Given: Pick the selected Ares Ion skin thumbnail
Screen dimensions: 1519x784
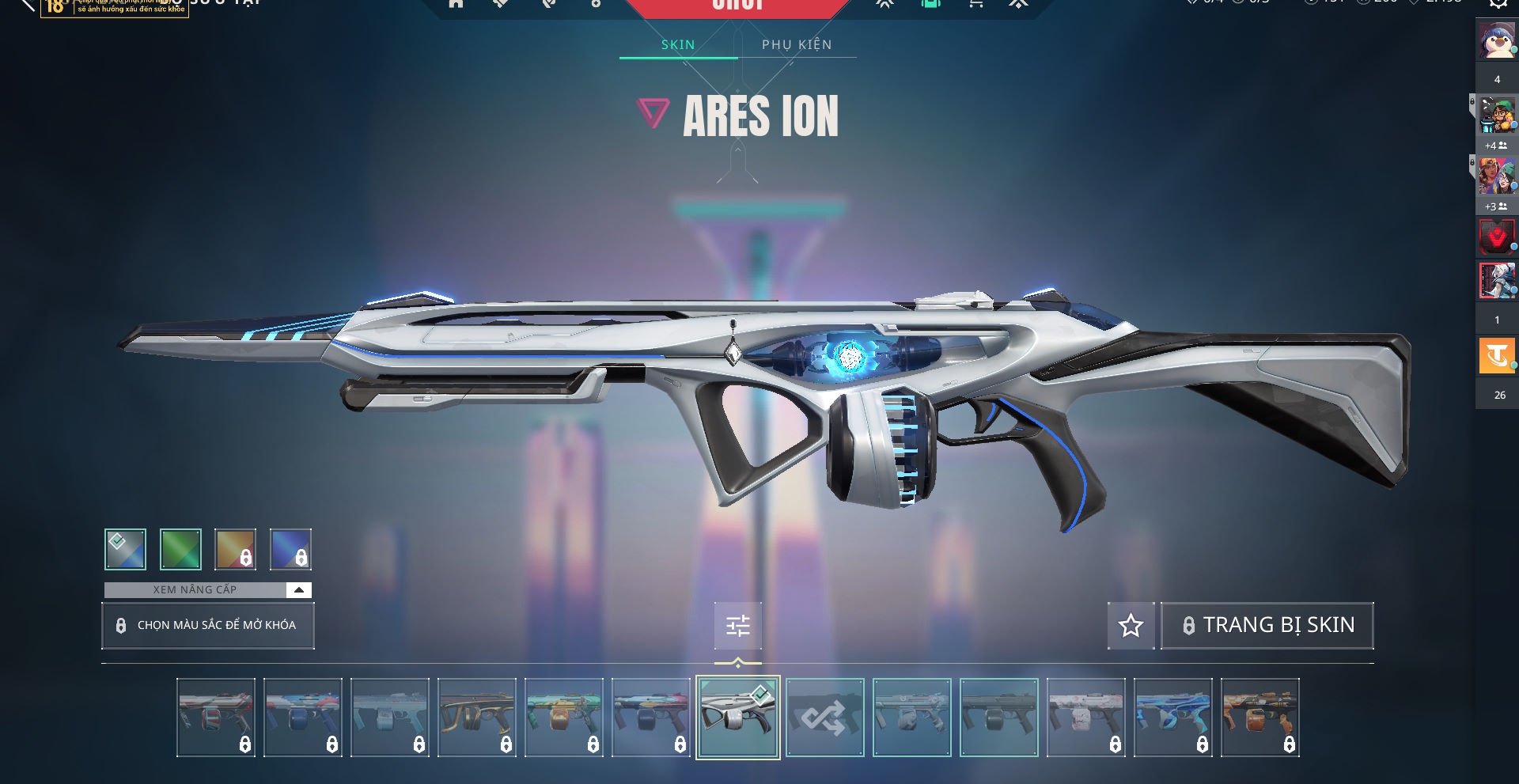Looking at the screenshot, I should [737, 718].
